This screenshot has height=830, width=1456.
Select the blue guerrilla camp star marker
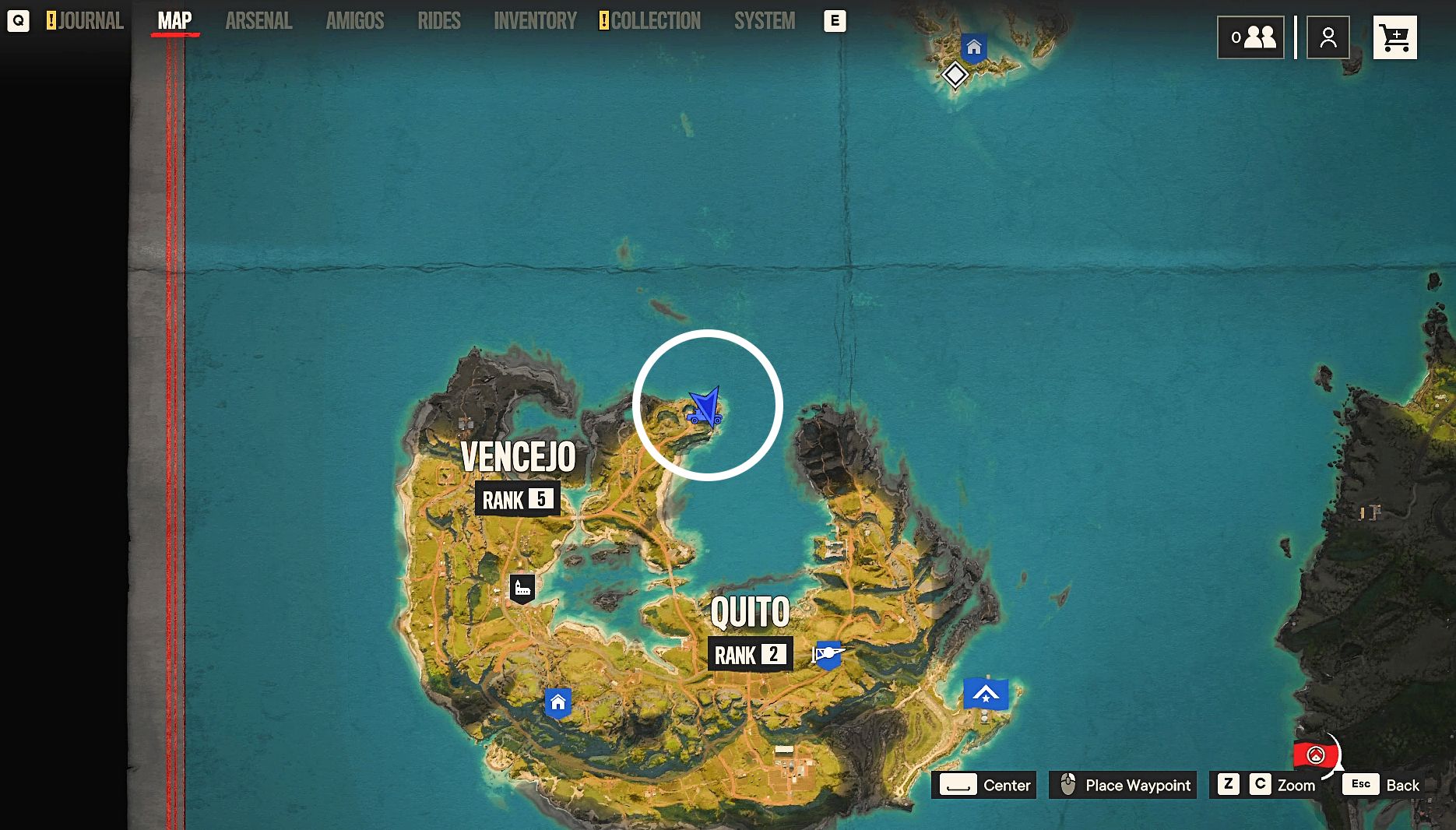(986, 694)
